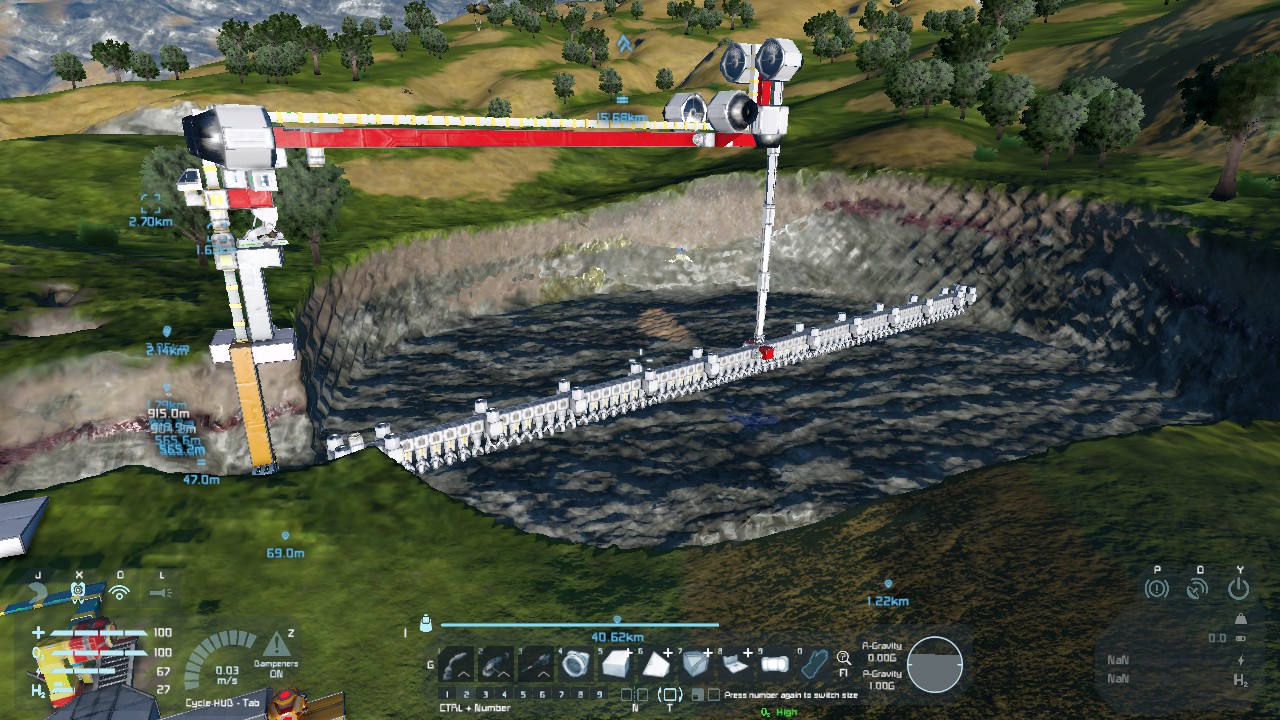The image size is (1280, 720).
Task: Toggle the parking brake icon
Action: [1157, 588]
